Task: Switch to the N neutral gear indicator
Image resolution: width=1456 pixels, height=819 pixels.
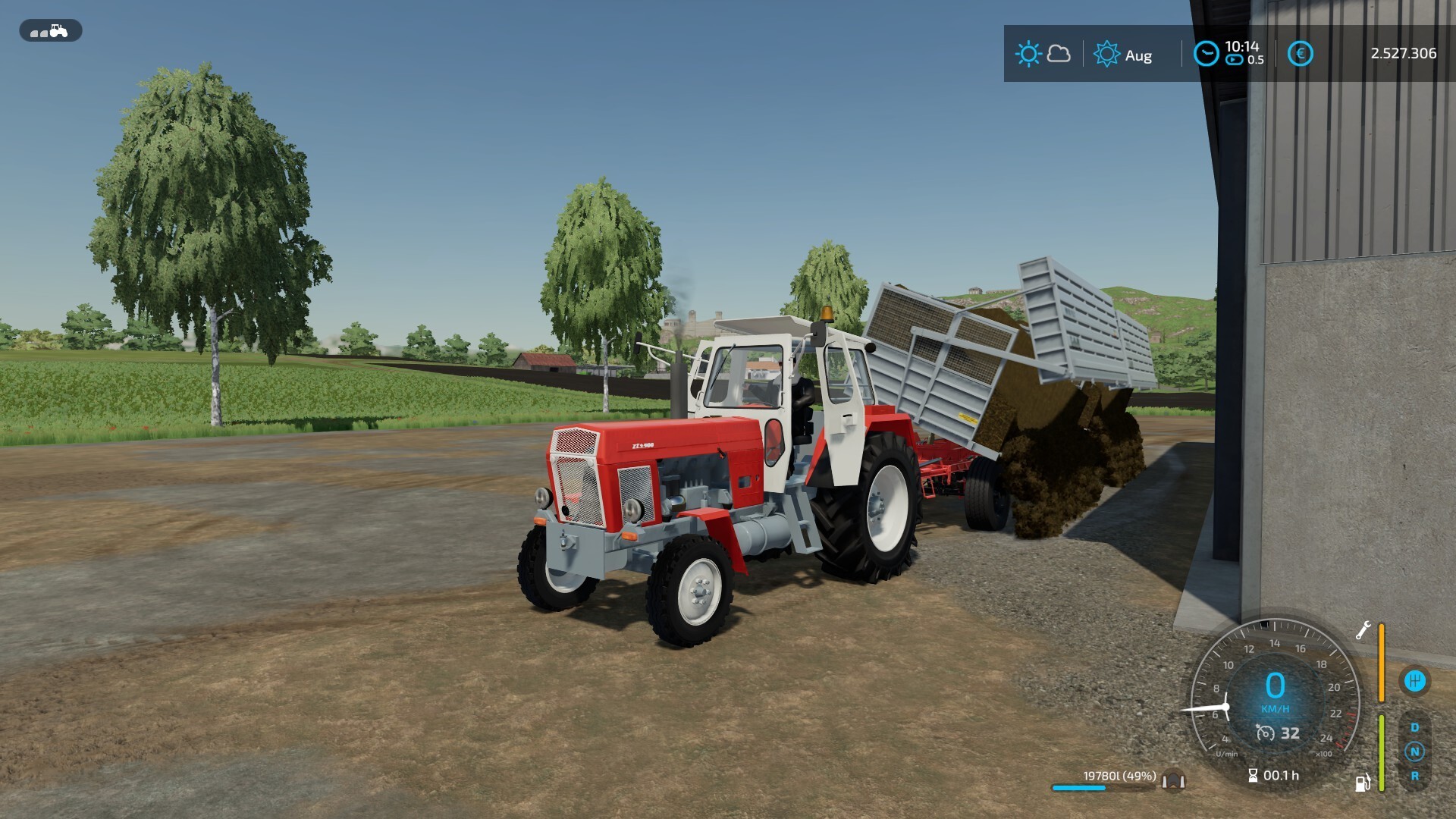Action: [x=1414, y=752]
